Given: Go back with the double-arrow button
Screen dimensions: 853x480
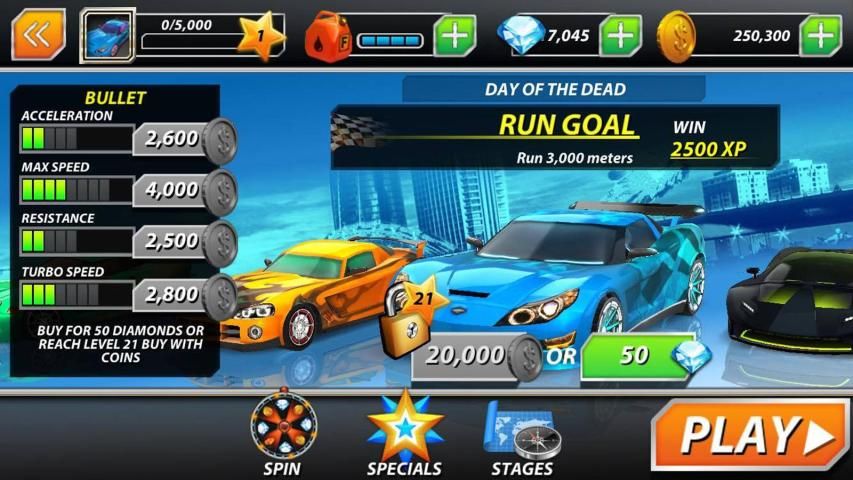Looking at the screenshot, I should click(x=38, y=35).
